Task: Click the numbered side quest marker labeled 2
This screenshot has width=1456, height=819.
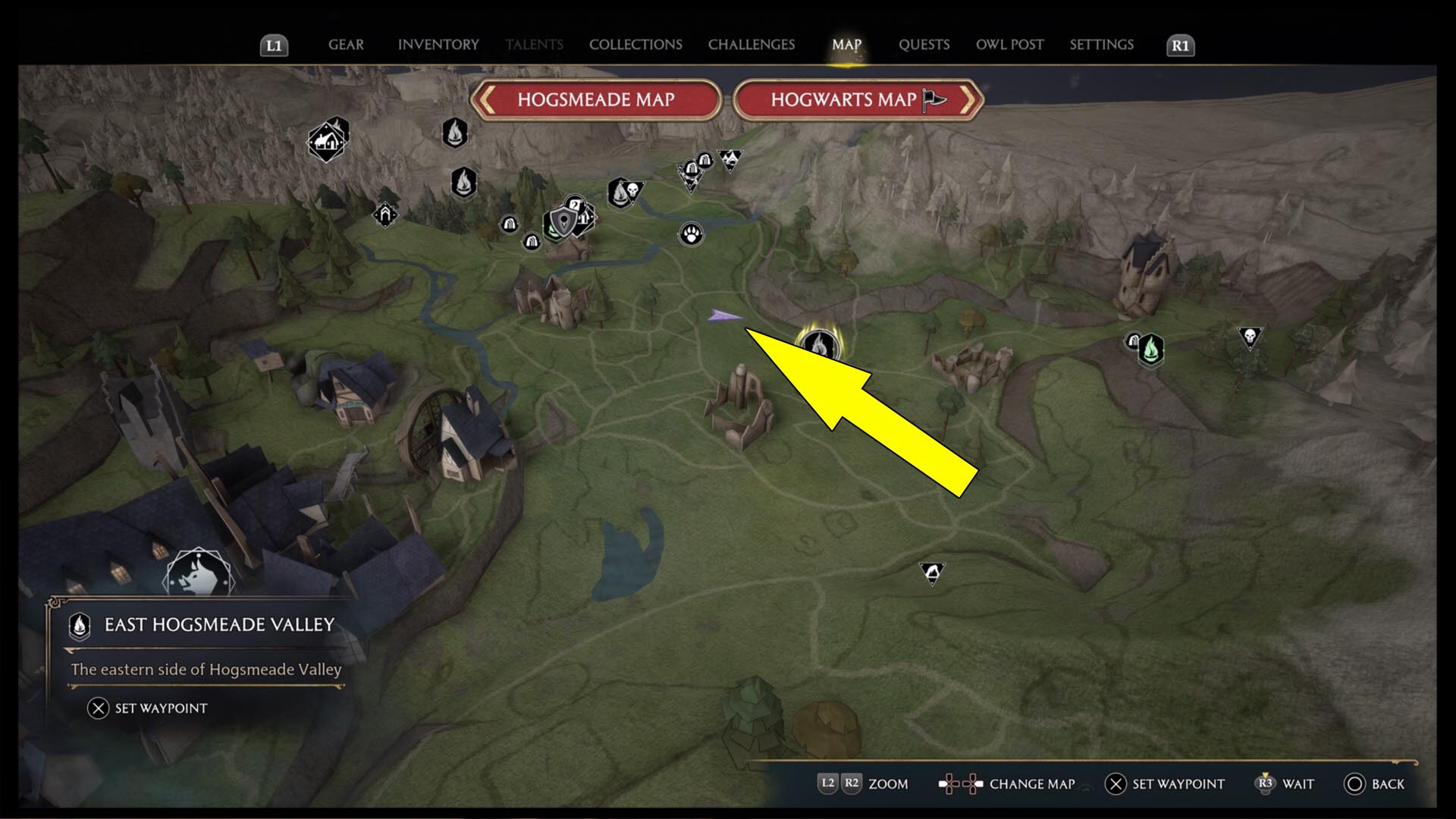Action: [x=574, y=203]
